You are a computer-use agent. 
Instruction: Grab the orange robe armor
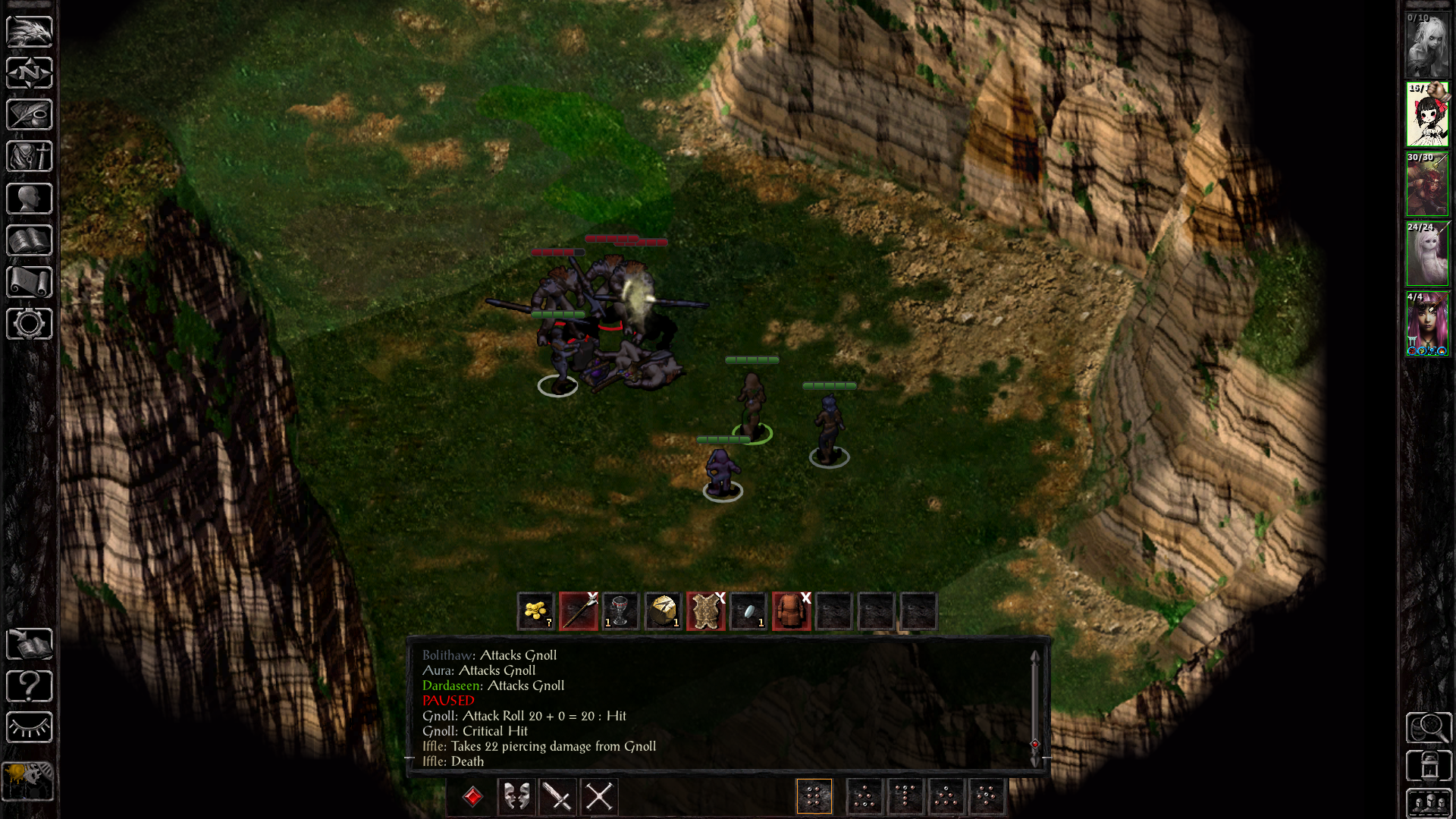791,611
